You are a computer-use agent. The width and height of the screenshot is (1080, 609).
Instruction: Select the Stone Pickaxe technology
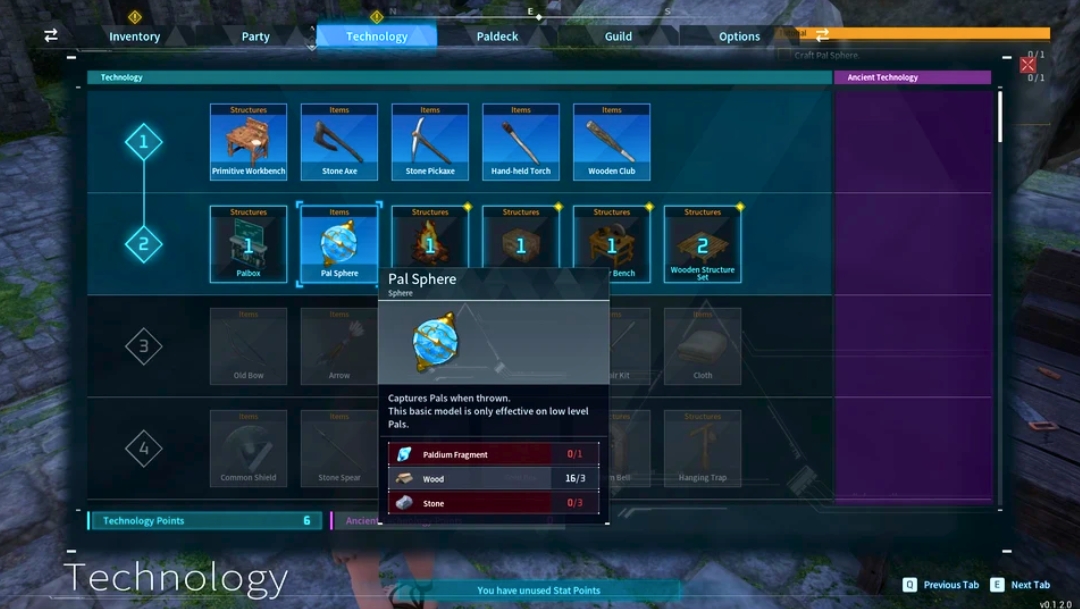pyautogui.click(x=430, y=142)
